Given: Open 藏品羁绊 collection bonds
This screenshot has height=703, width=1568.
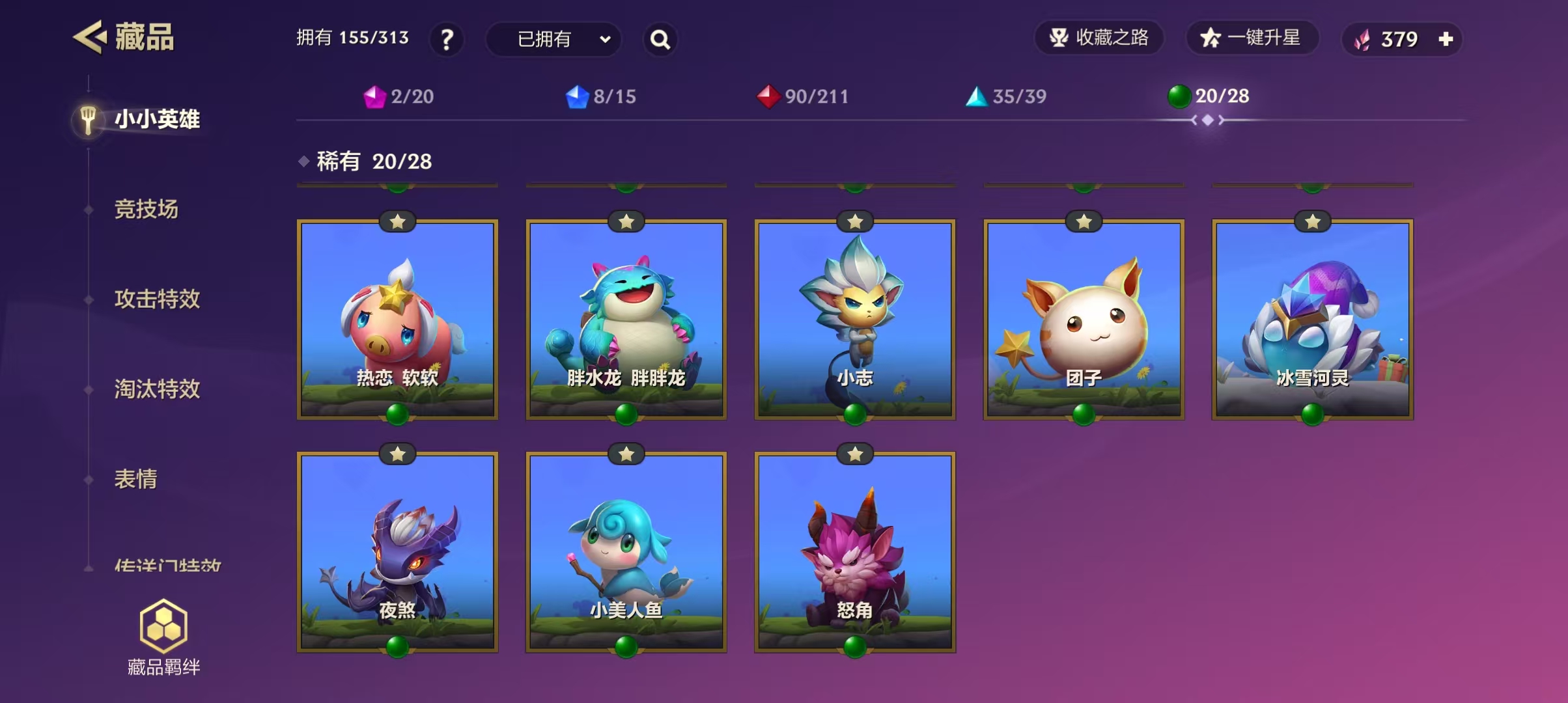Looking at the screenshot, I should click(x=163, y=638).
